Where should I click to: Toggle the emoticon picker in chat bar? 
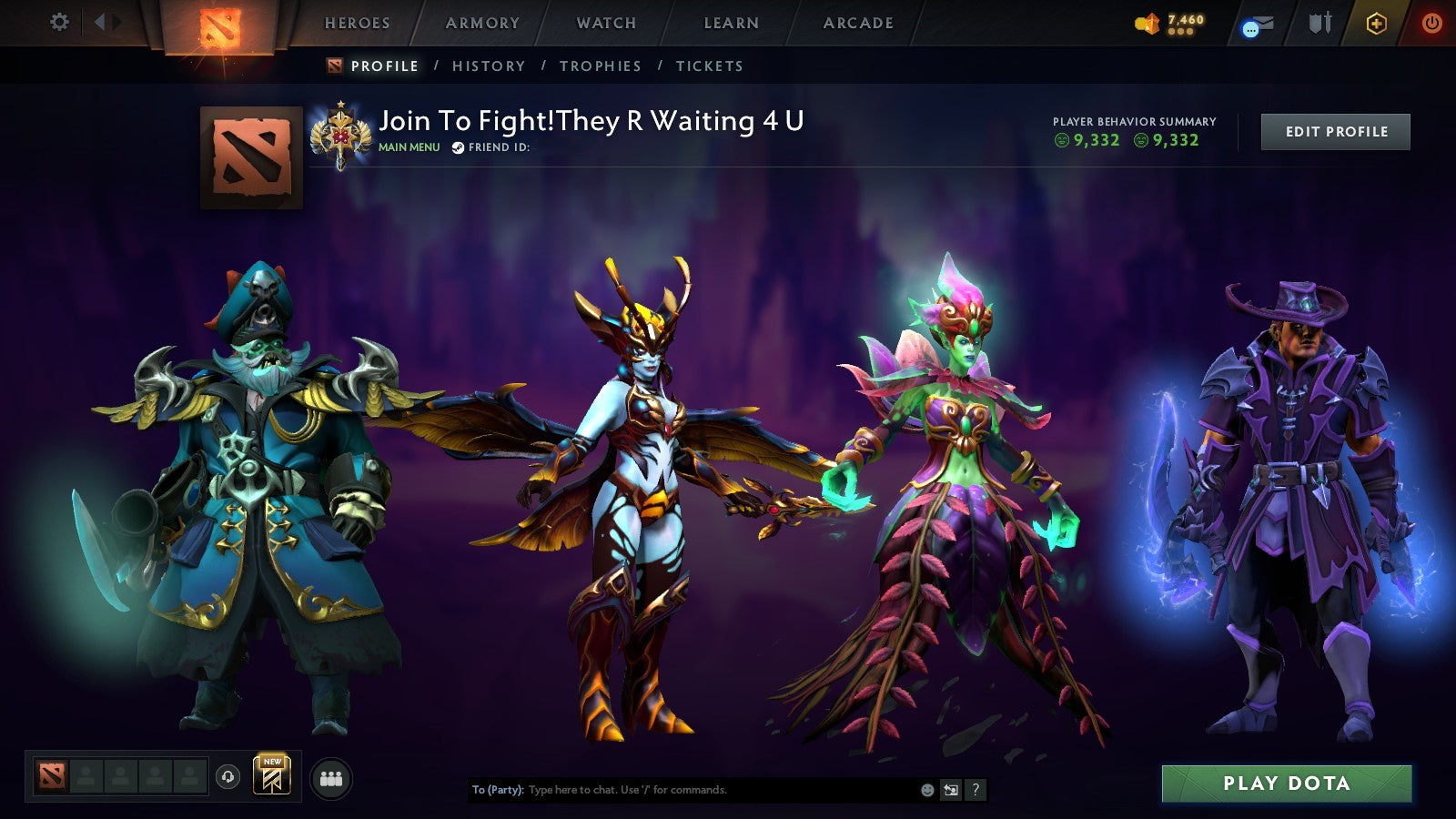[926, 791]
